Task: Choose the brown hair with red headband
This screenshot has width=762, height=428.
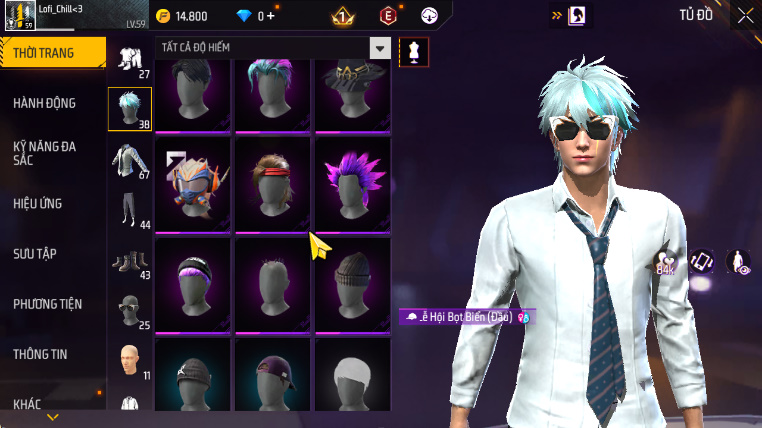Action: (272, 184)
